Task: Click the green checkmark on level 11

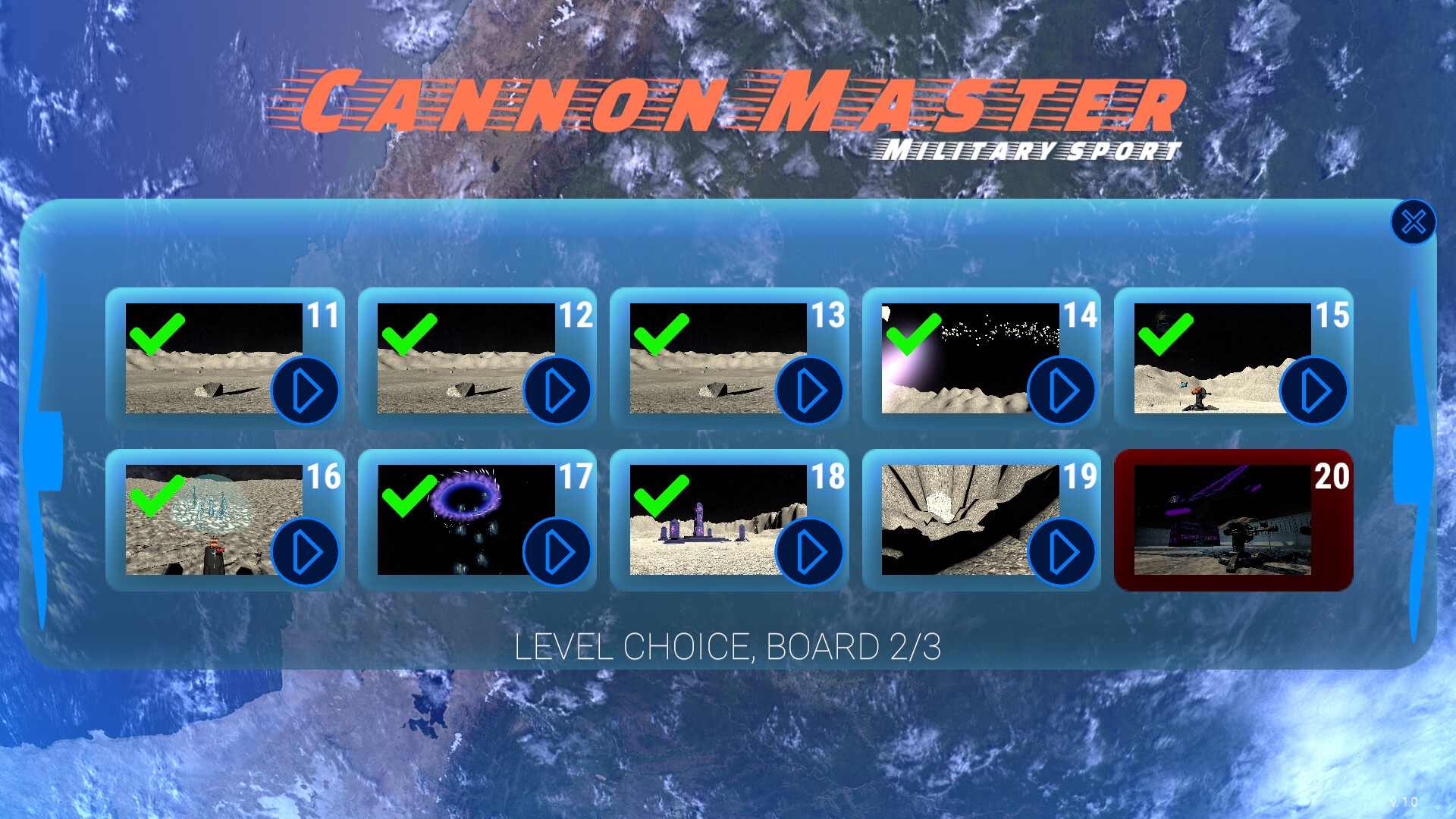Action: coord(158,336)
